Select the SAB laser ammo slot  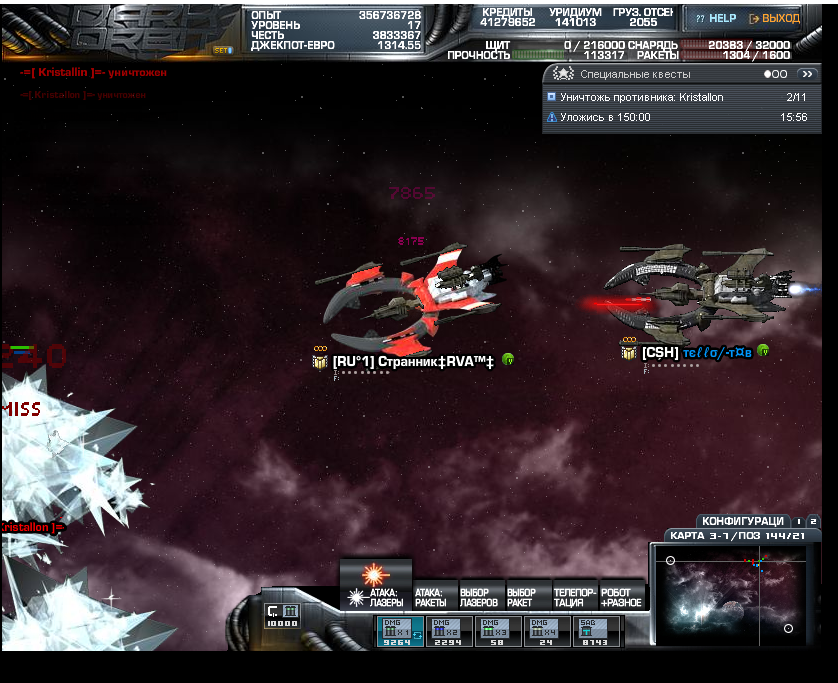[x=594, y=632]
